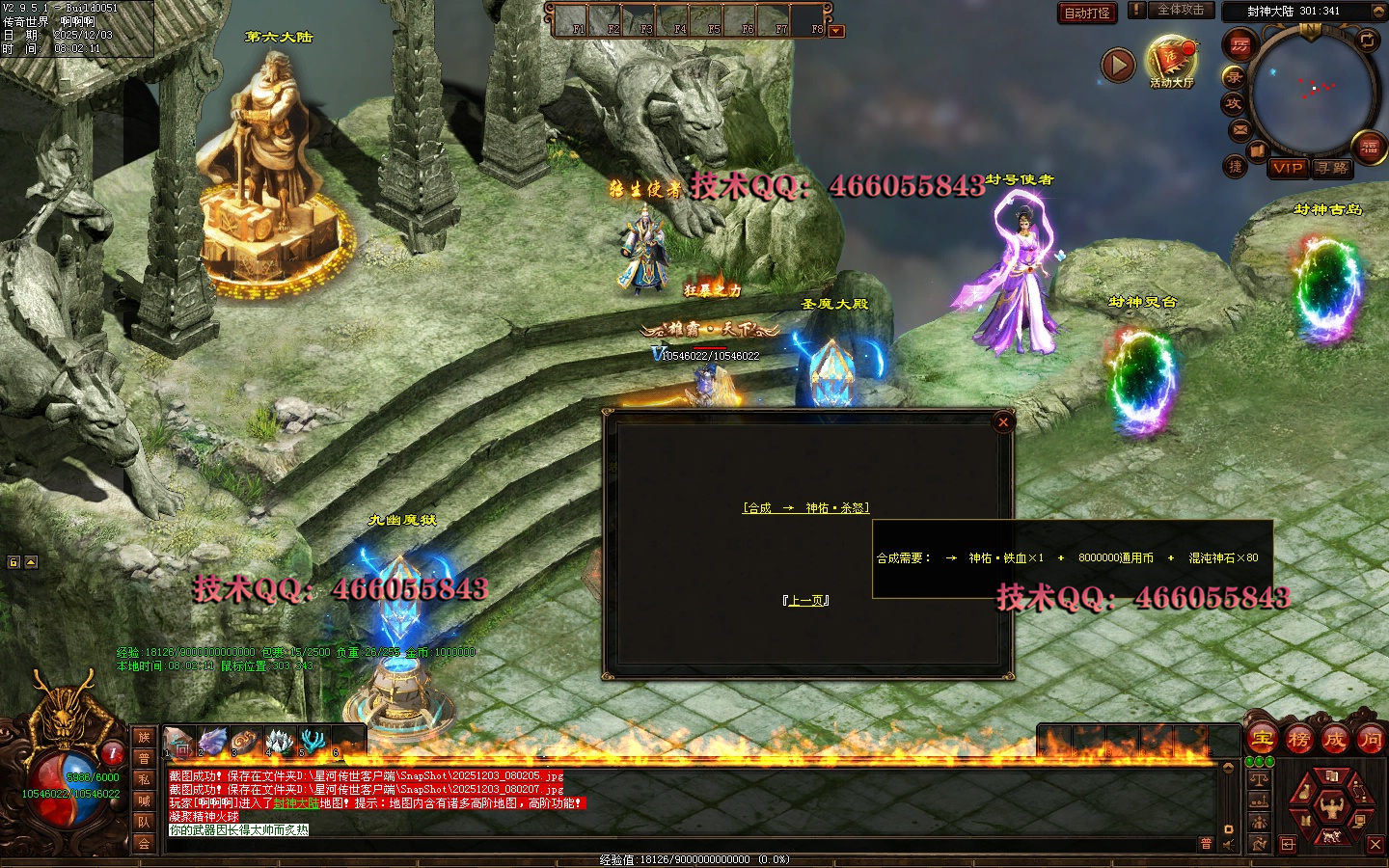This screenshot has width=1389, height=868.
Task: Open the VIP panel
Action: coord(1288,168)
